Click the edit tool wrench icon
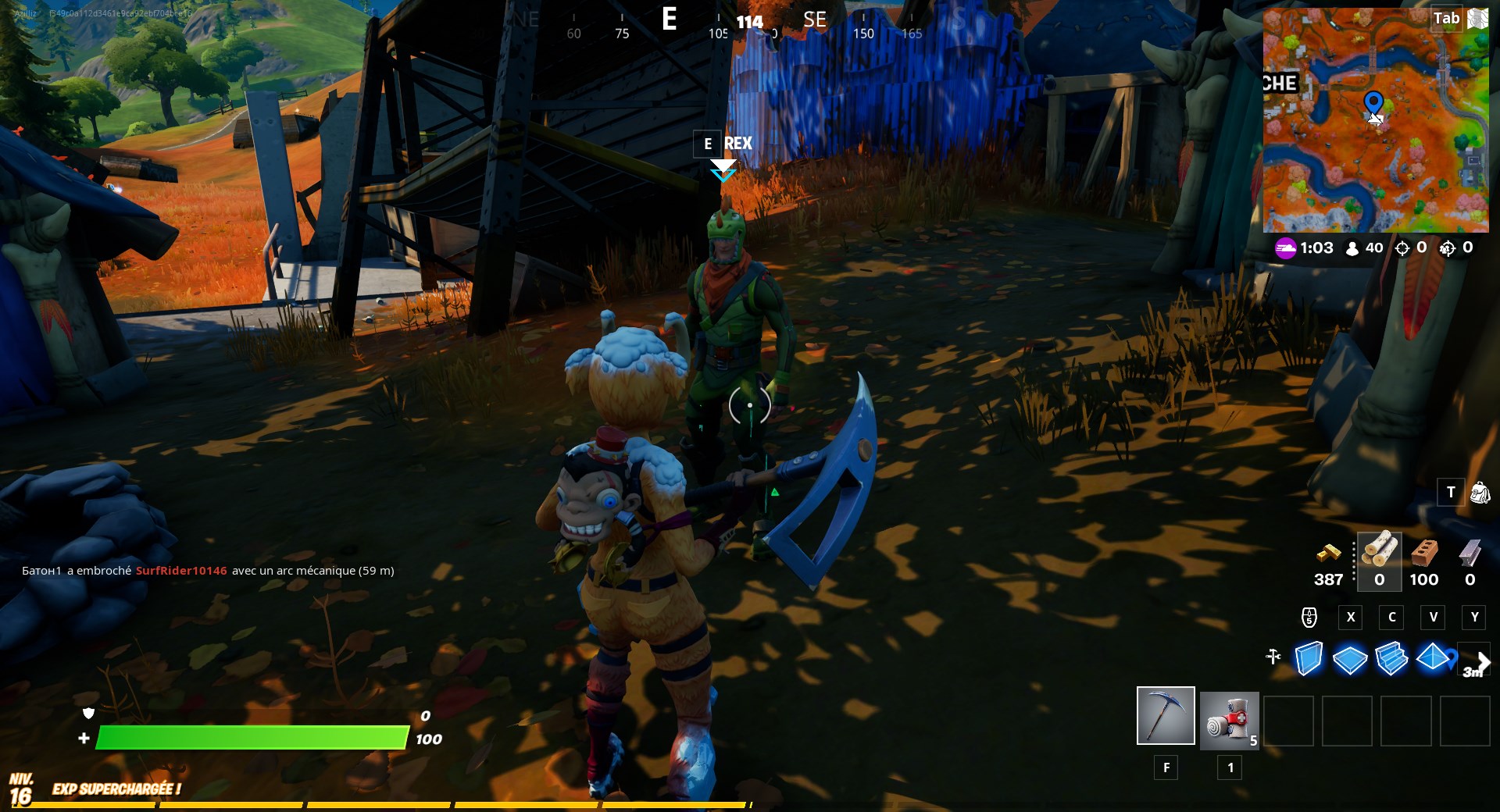Viewport: 1500px width, 812px height. pos(1273,657)
